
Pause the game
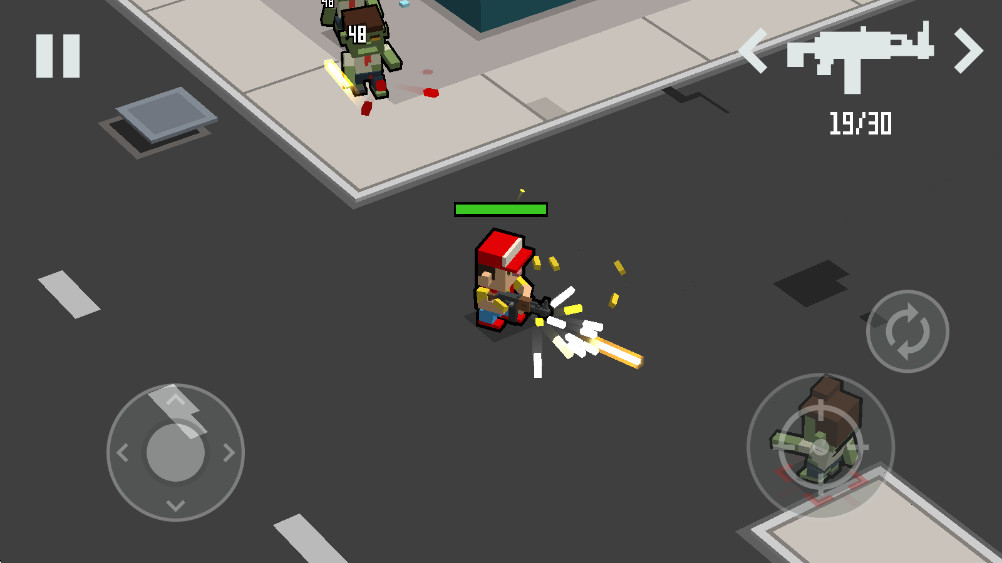[57, 56]
